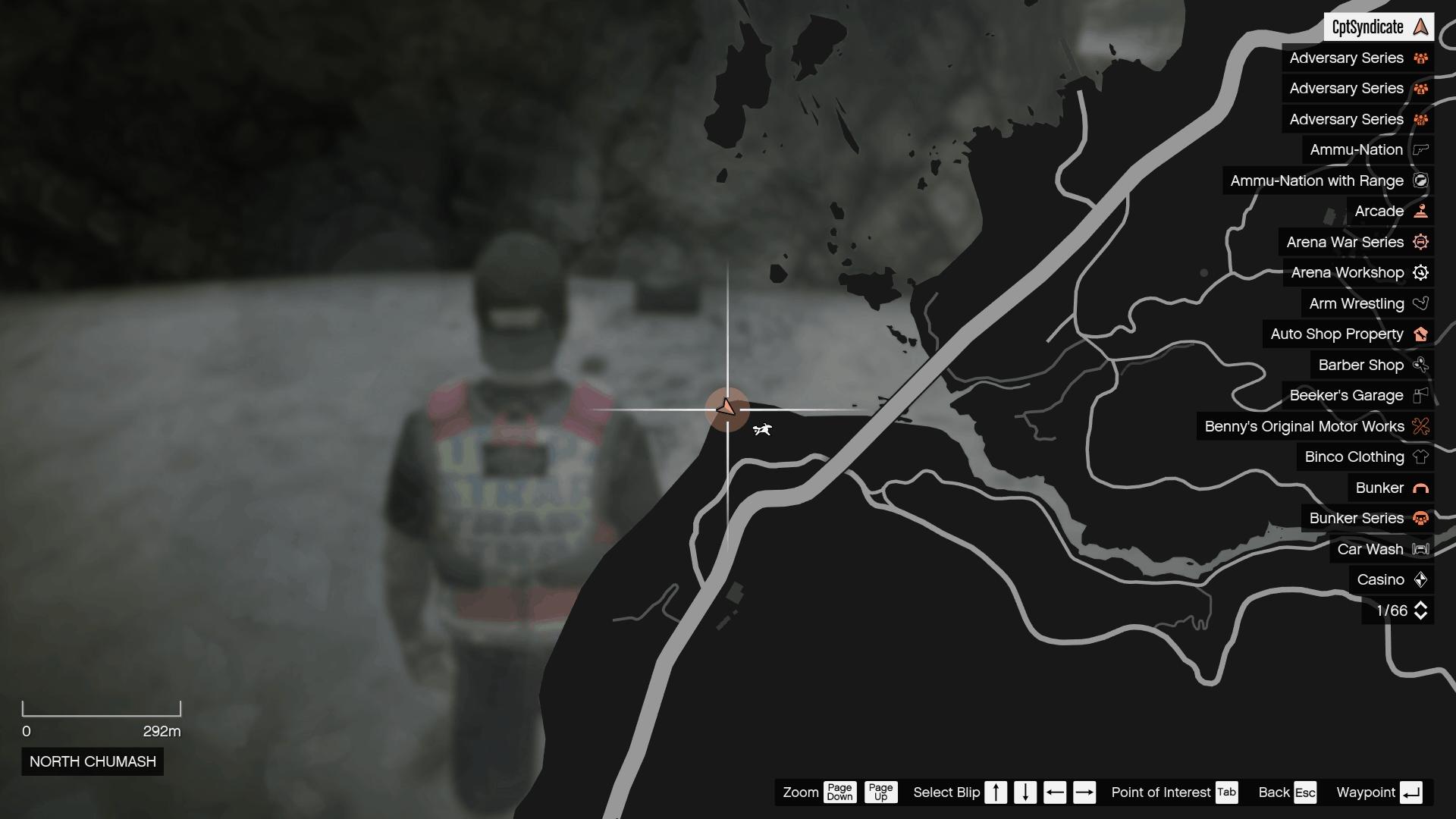Image resolution: width=1456 pixels, height=819 pixels.
Task: Select the animal blip near the crosshair
Action: (x=763, y=428)
